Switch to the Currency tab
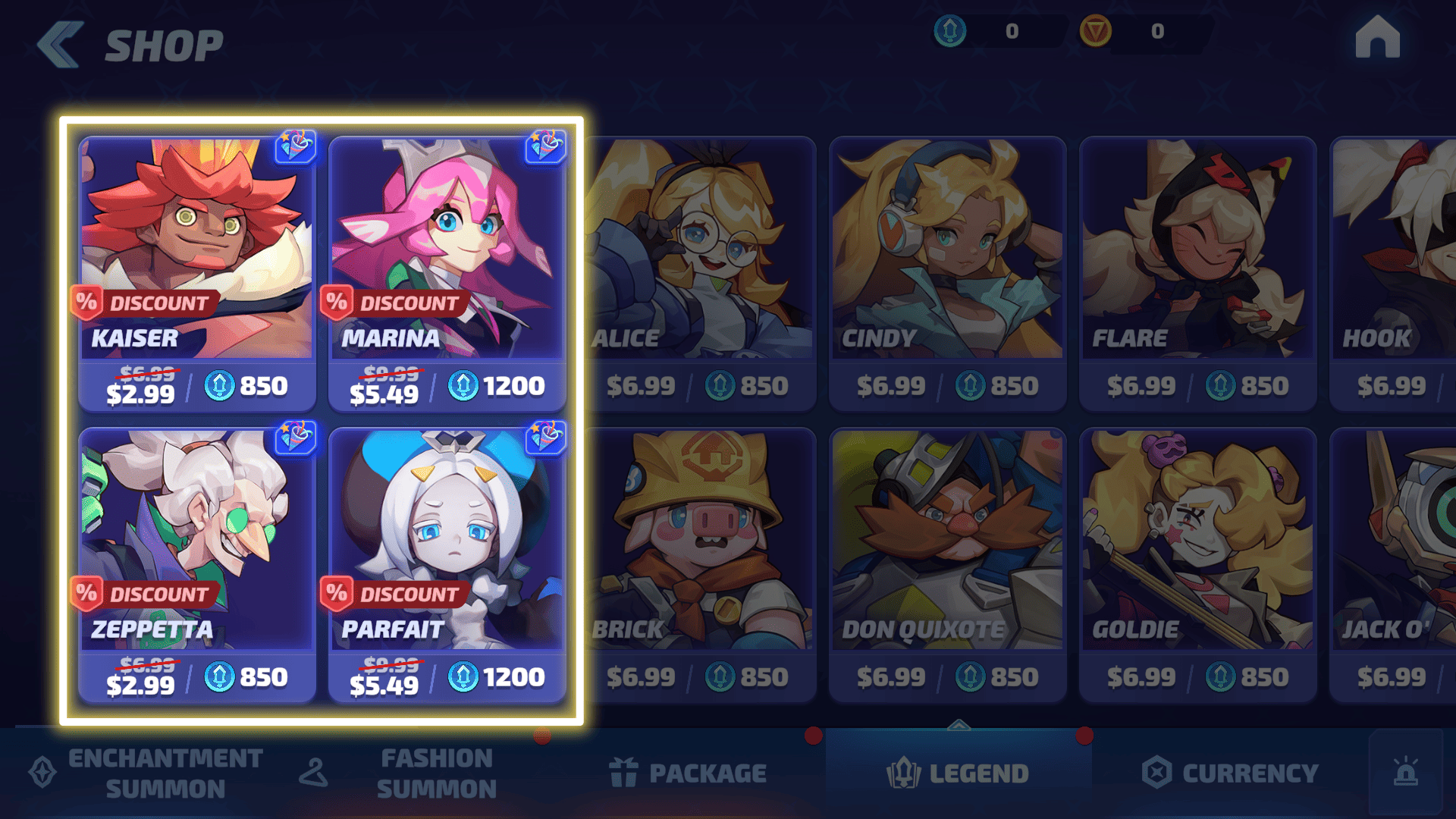The width and height of the screenshot is (1456, 819). (1230, 773)
